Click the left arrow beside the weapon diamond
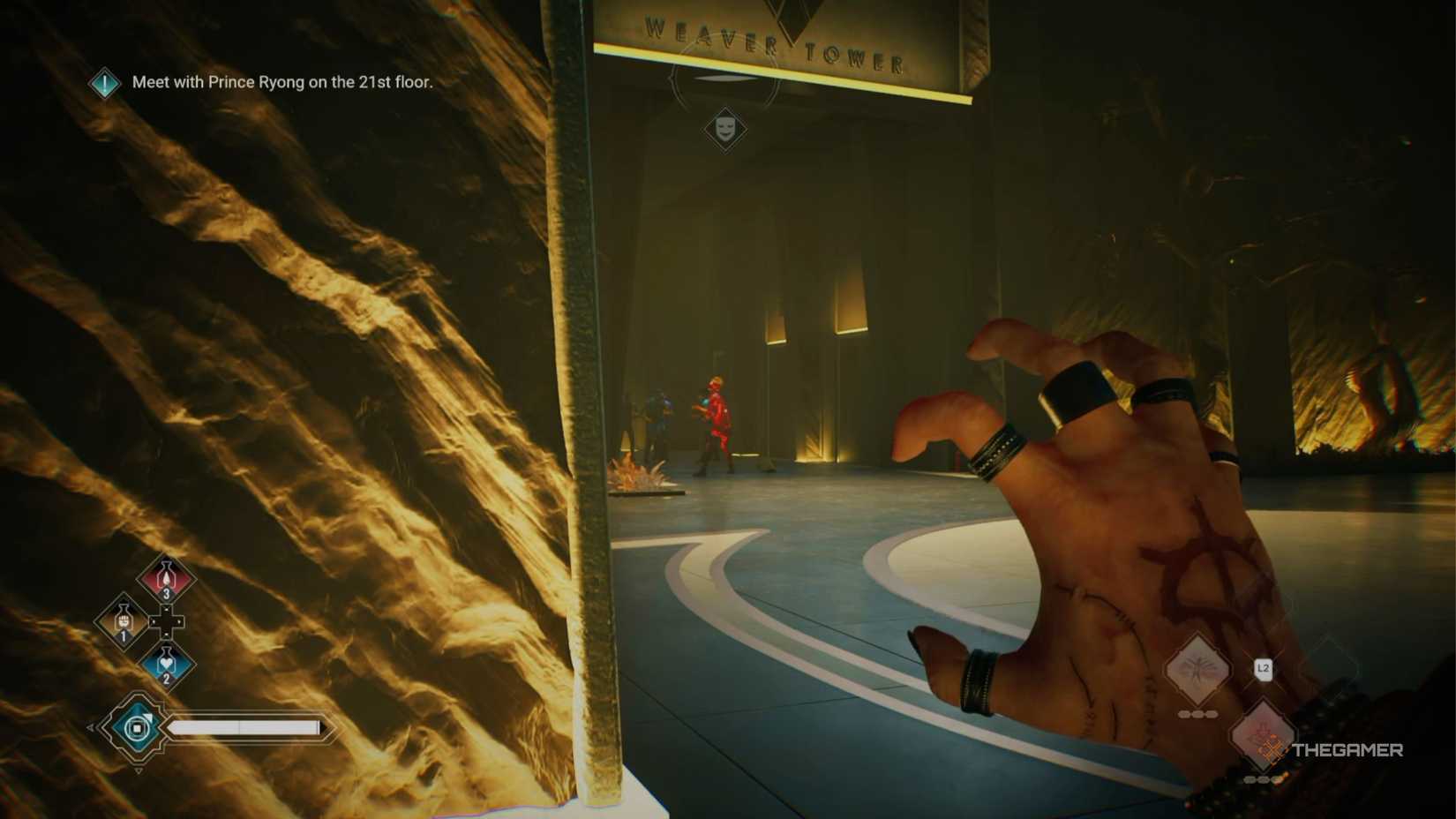Image resolution: width=1456 pixels, height=819 pixels. (x=90, y=726)
